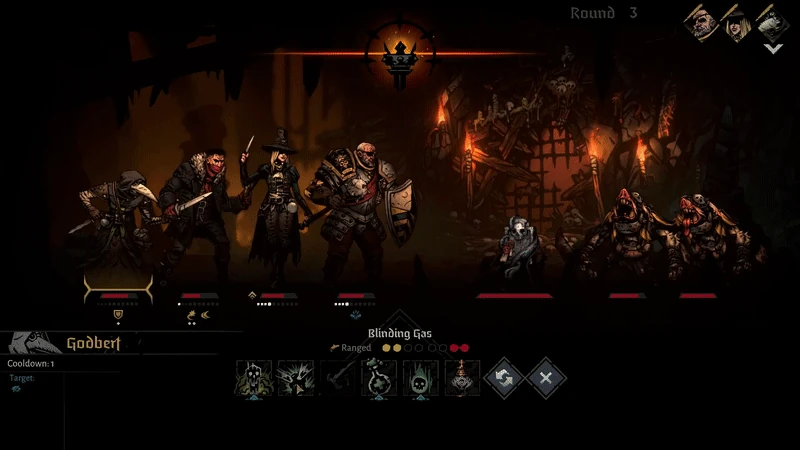The width and height of the screenshot is (800, 450).
Task: Click the X pass turn button
Action: coord(547,379)
